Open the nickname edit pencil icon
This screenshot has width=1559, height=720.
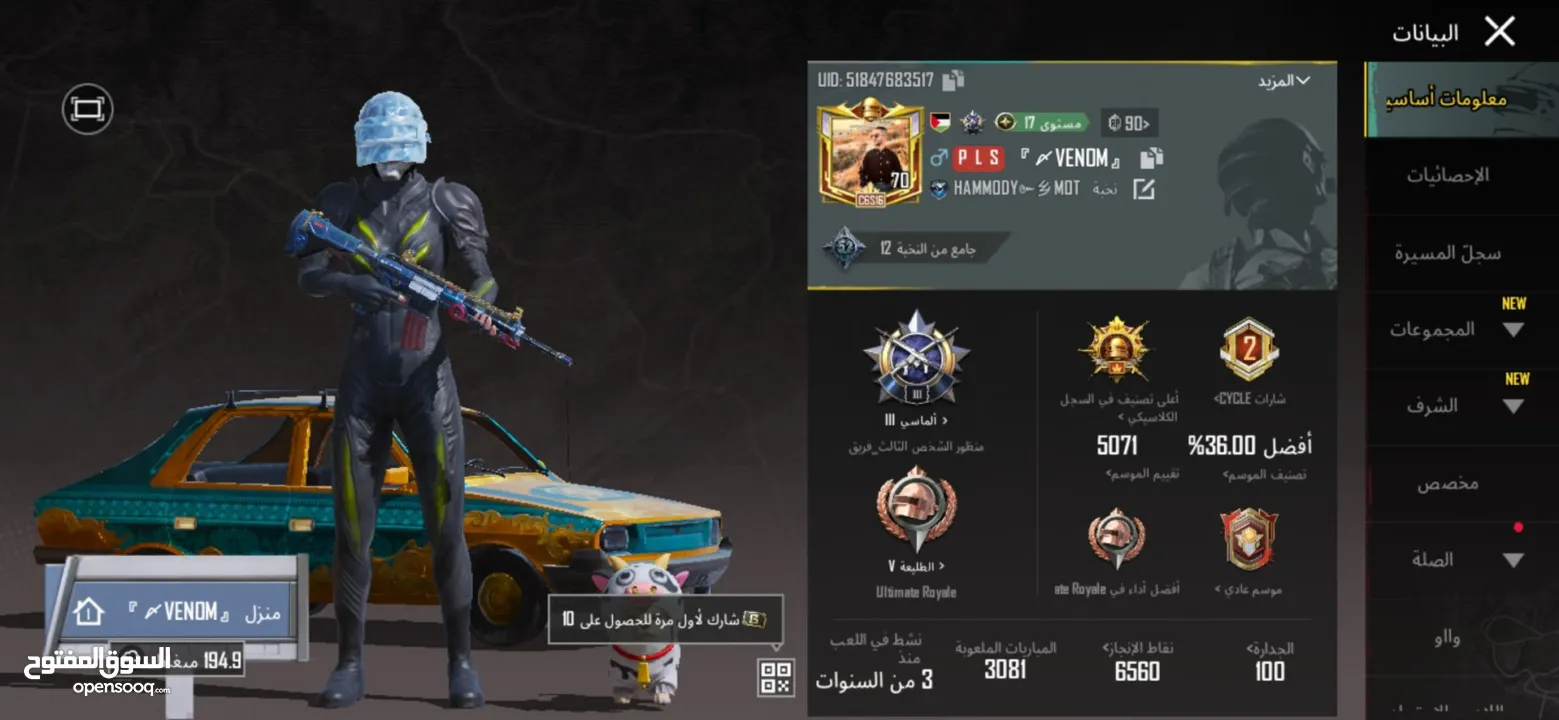click(x=1144, y=190)
